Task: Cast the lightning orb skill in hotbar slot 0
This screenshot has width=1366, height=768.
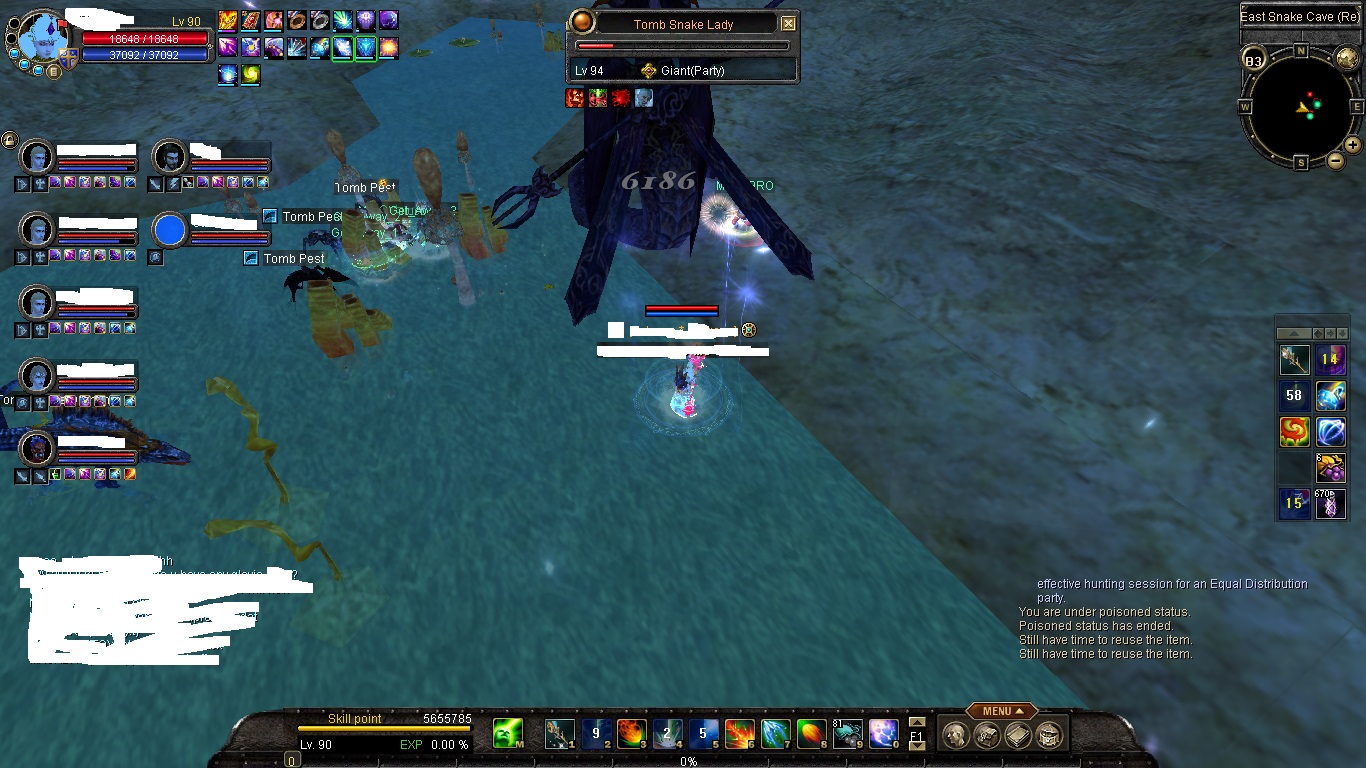Action: pyautogui.click(x=883, y=735)
